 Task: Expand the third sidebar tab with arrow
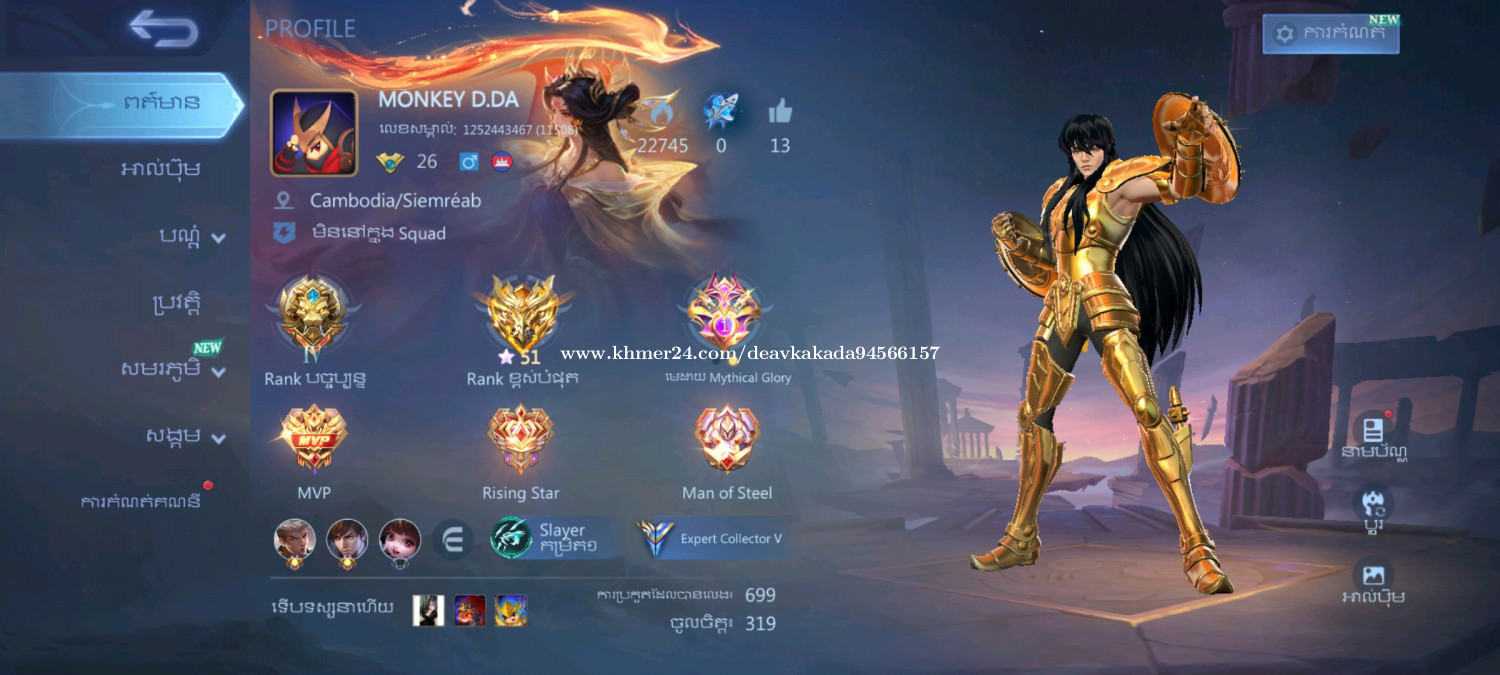(x=192, y=236)
